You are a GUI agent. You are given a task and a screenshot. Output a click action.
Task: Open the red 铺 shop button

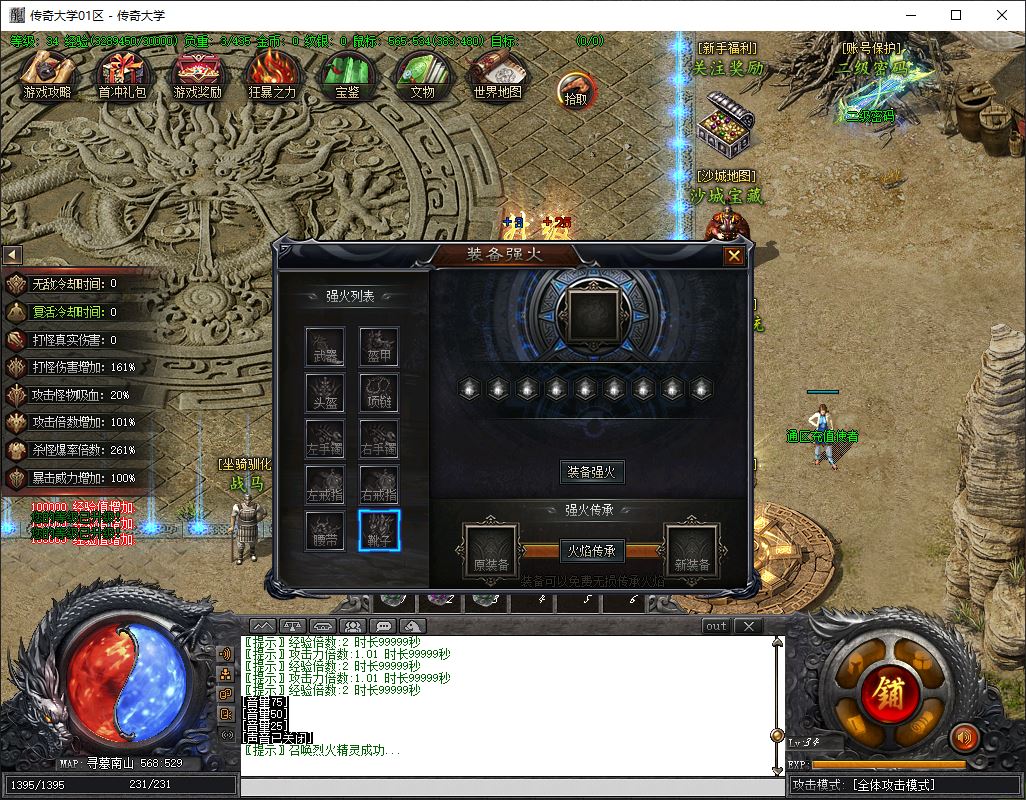click(887, 692)
